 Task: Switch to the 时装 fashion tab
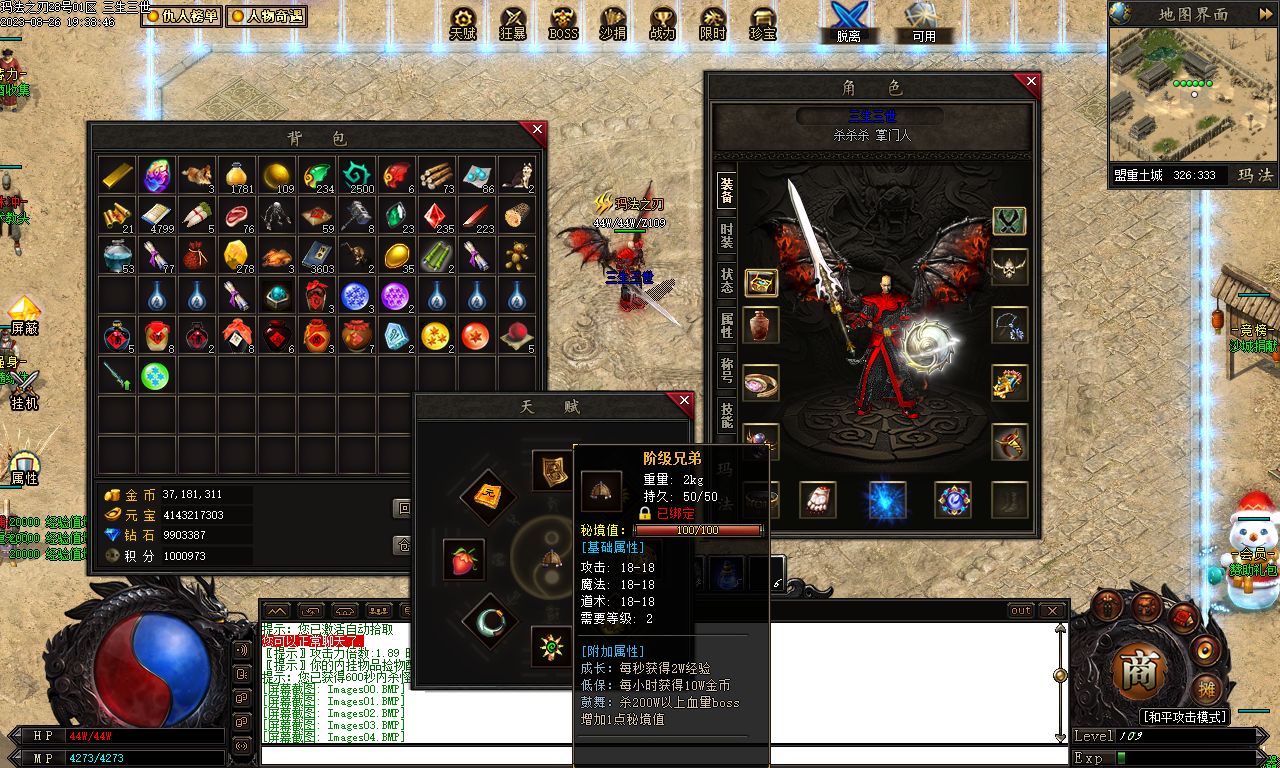[x=727, y=235]
